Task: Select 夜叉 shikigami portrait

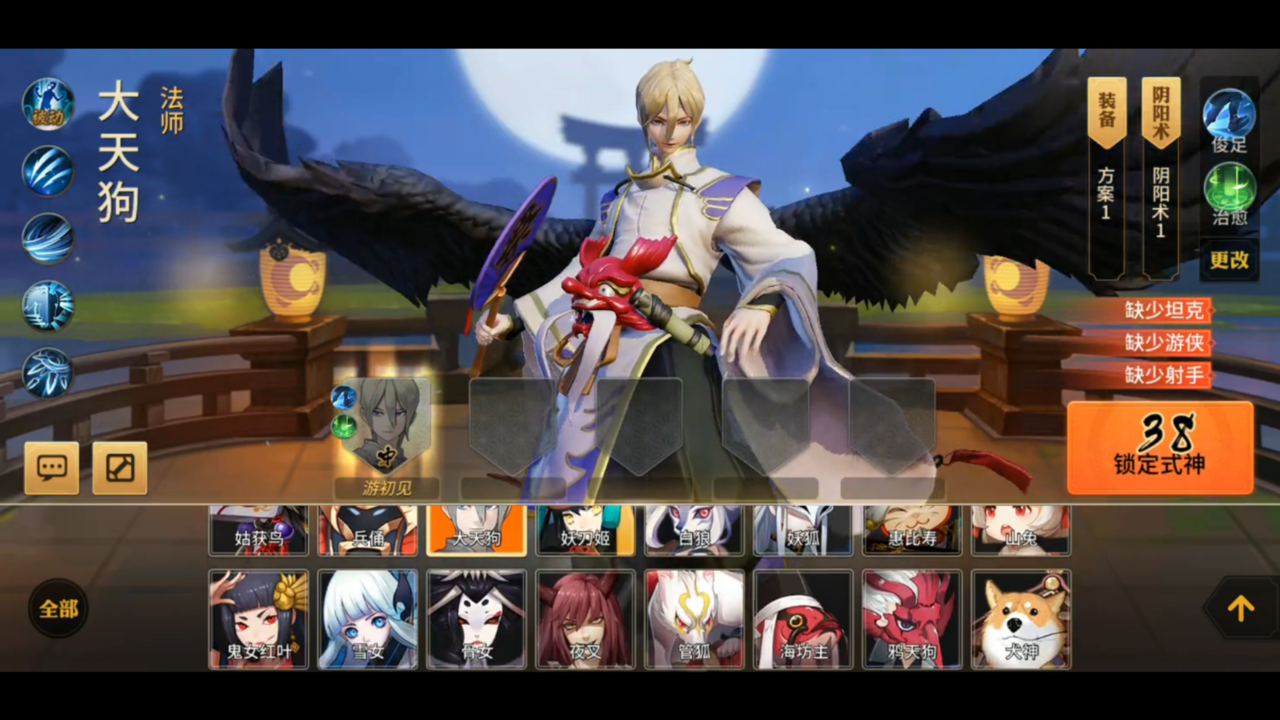Action: coord(585,619)
